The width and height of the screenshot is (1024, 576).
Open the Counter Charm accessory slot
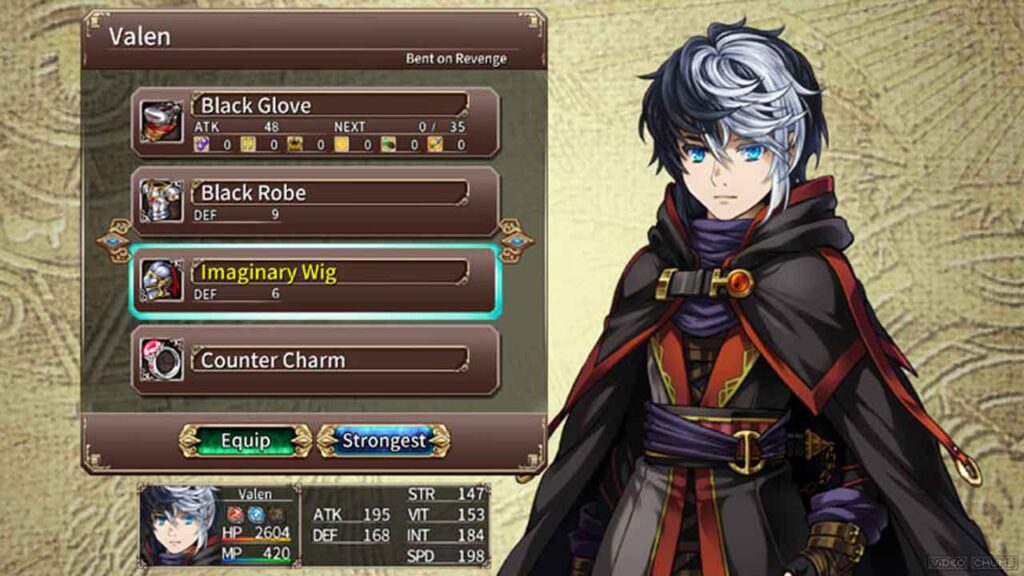(x=315, y=360)
